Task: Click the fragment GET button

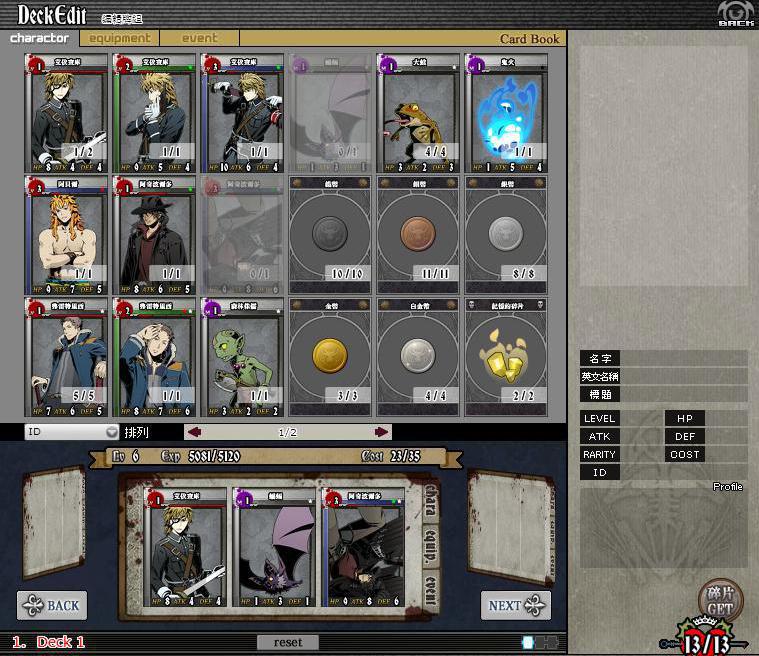Action: (720, 601)
